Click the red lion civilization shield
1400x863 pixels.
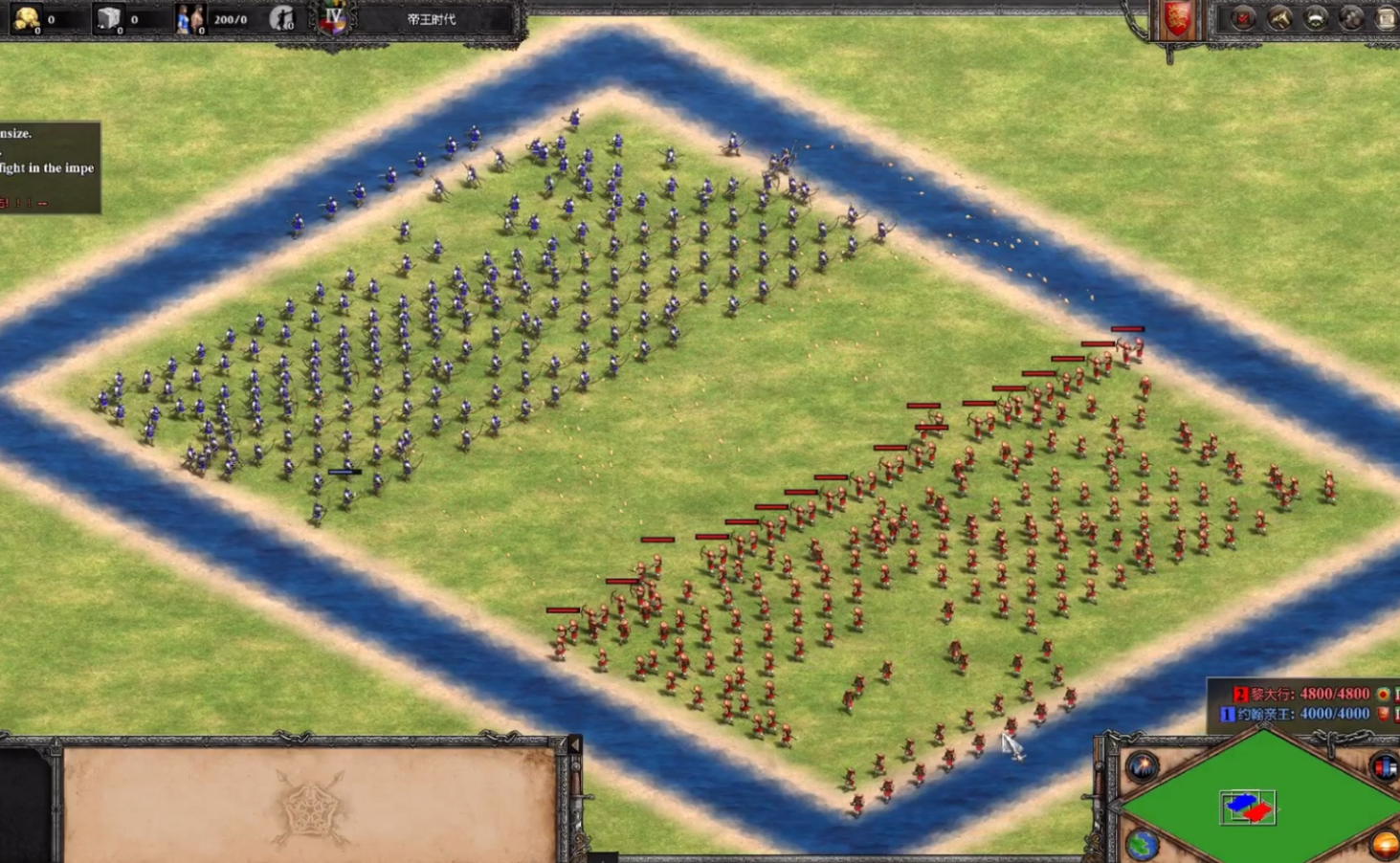click(1176, 21)
